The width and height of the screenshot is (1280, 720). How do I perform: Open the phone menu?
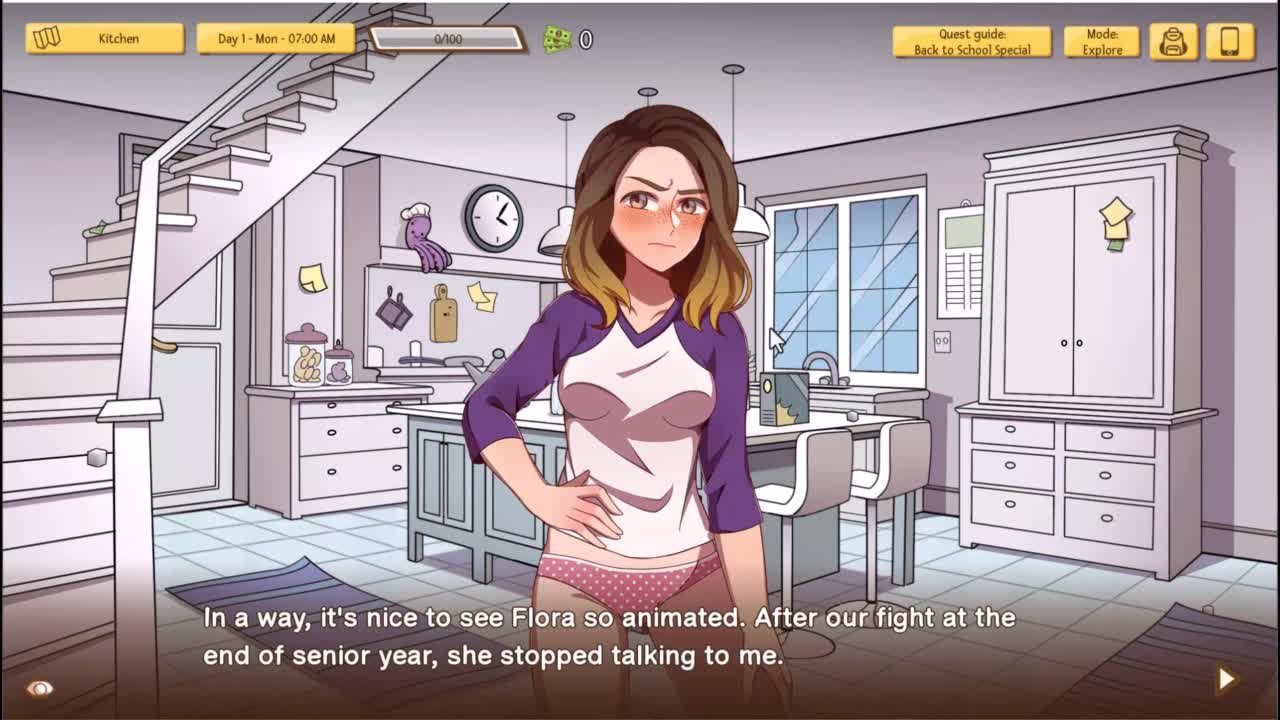coord(1230,42)
